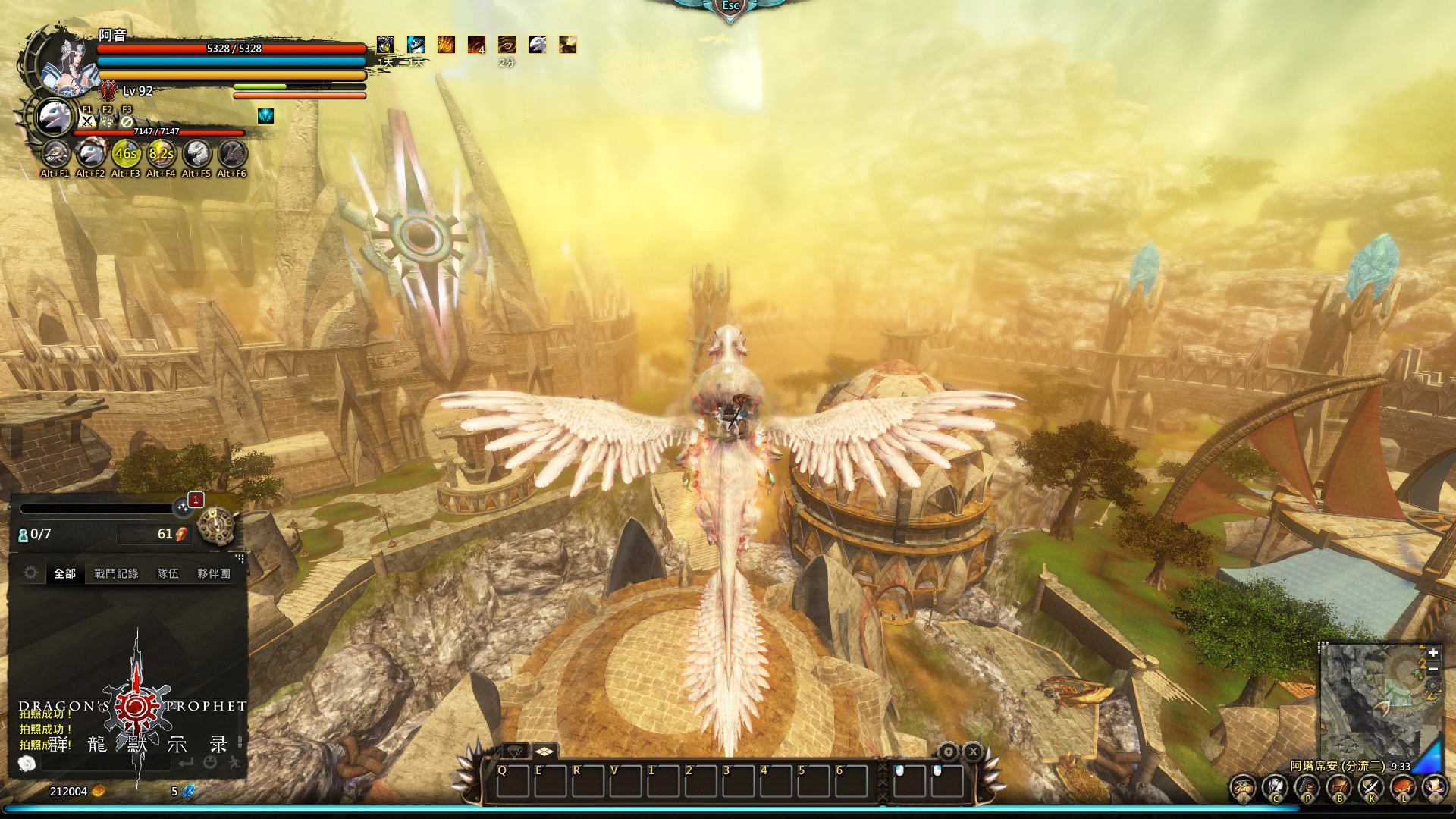
Task: Zoom out the minimap with minus button
Action: click(x=1432, y=670)
